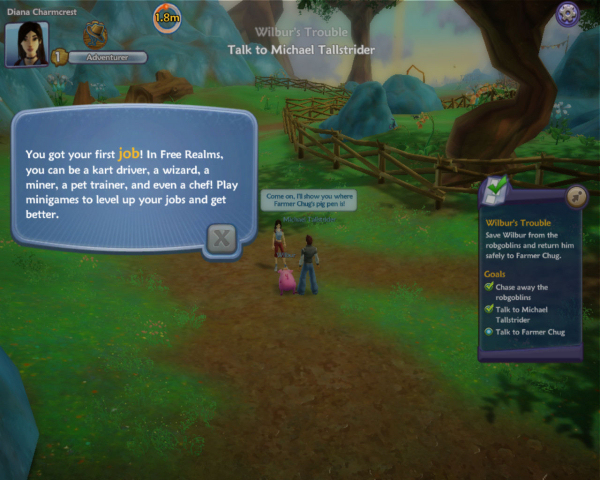
Task: Open Diana Charmcrest's character portrait
Action: (x=27, y=44)
